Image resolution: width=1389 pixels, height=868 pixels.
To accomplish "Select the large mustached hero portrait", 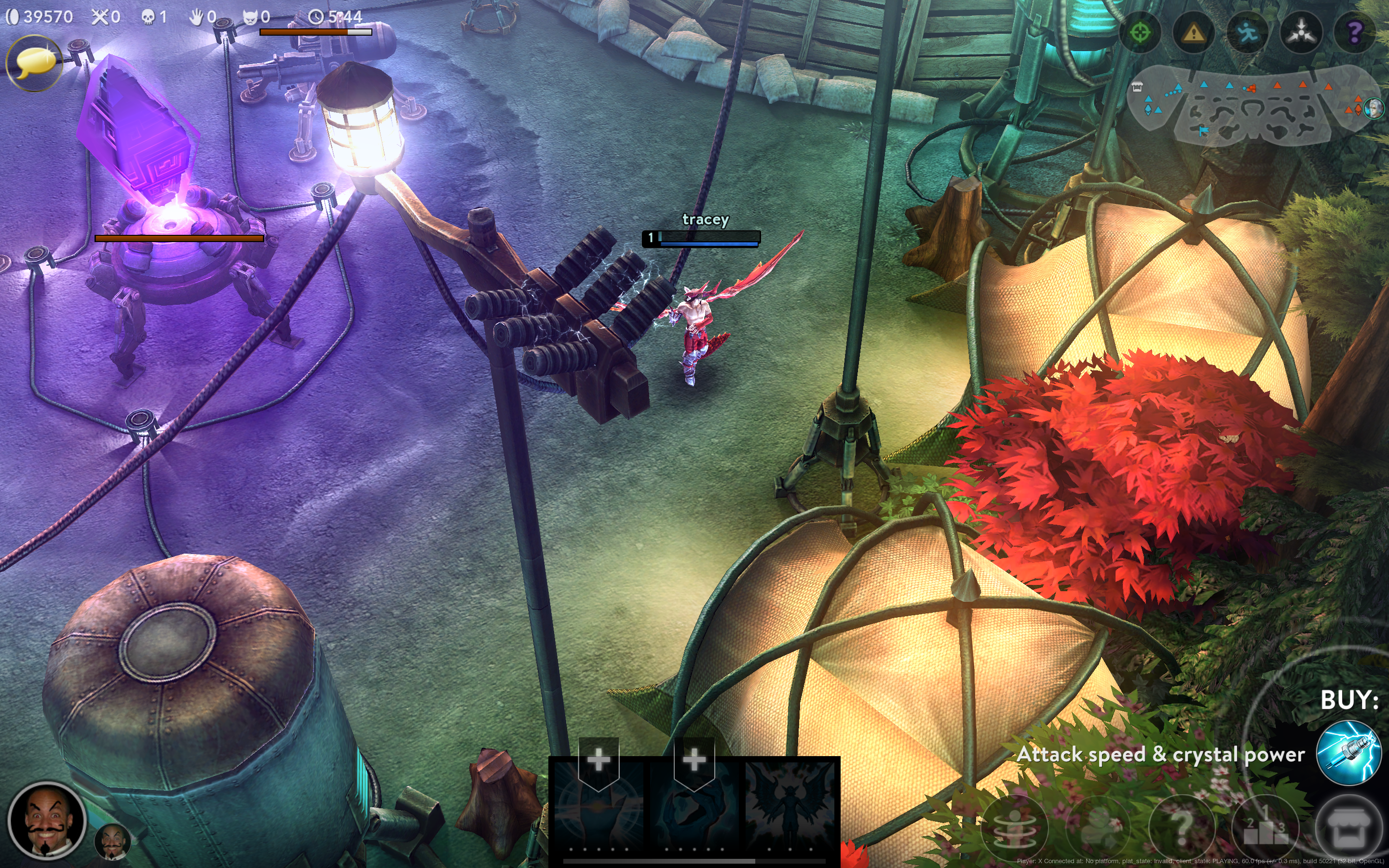I will pos(47,821).
